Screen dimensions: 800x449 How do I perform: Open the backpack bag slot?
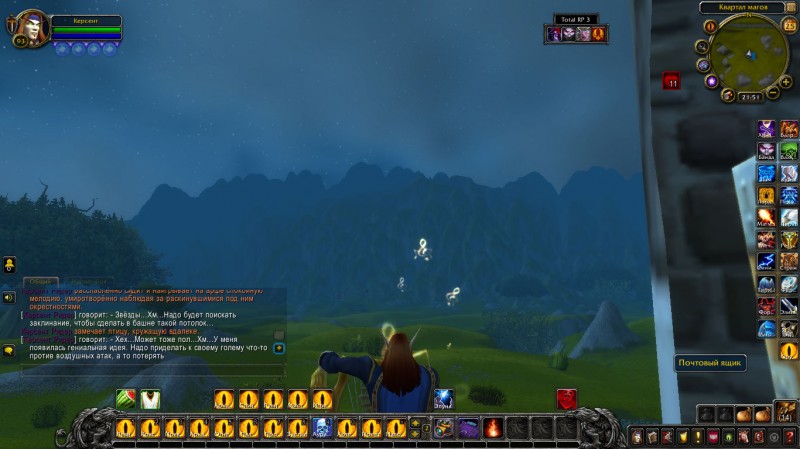[787, 413]
